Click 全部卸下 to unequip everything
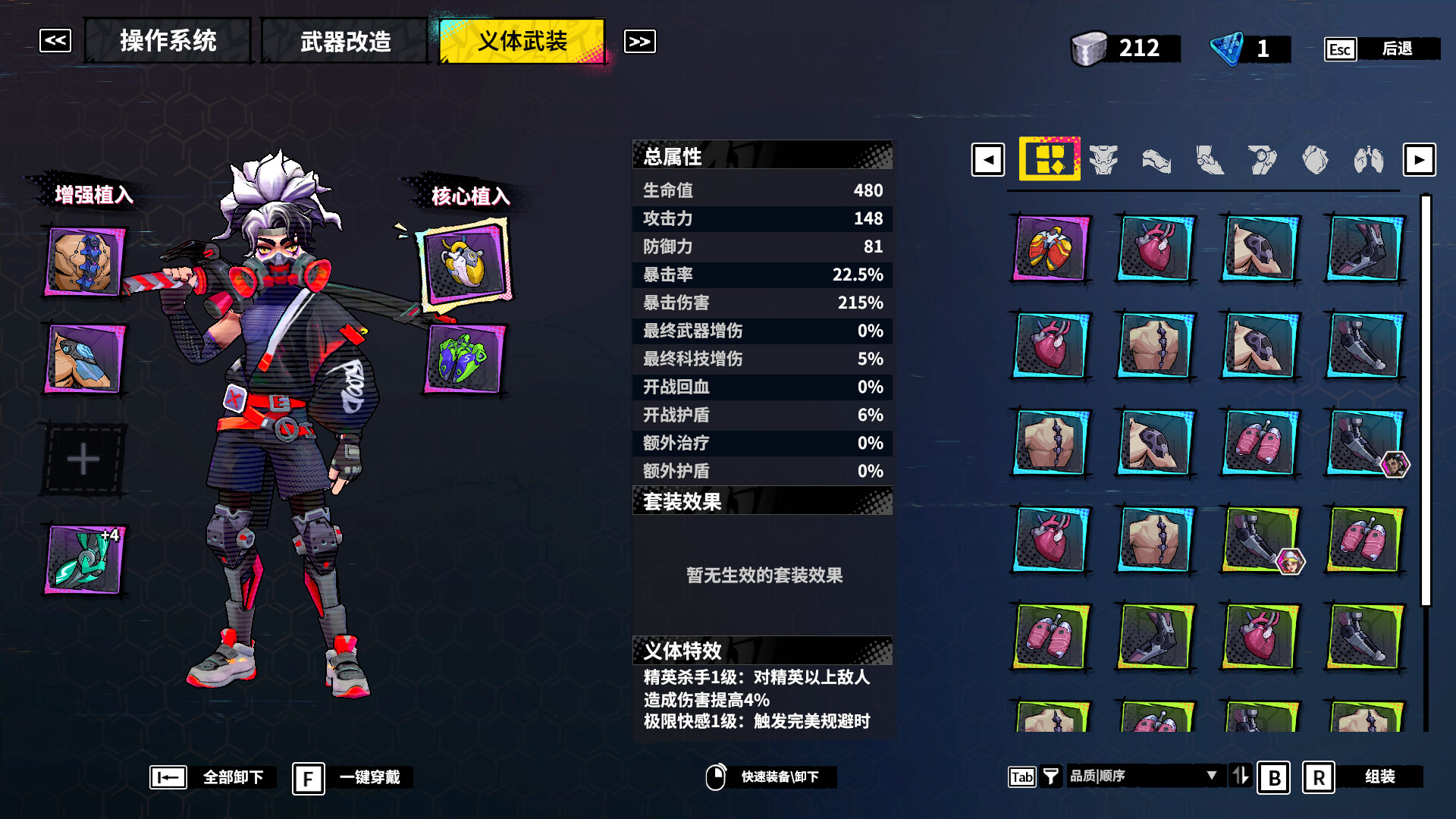 point(232,777)
